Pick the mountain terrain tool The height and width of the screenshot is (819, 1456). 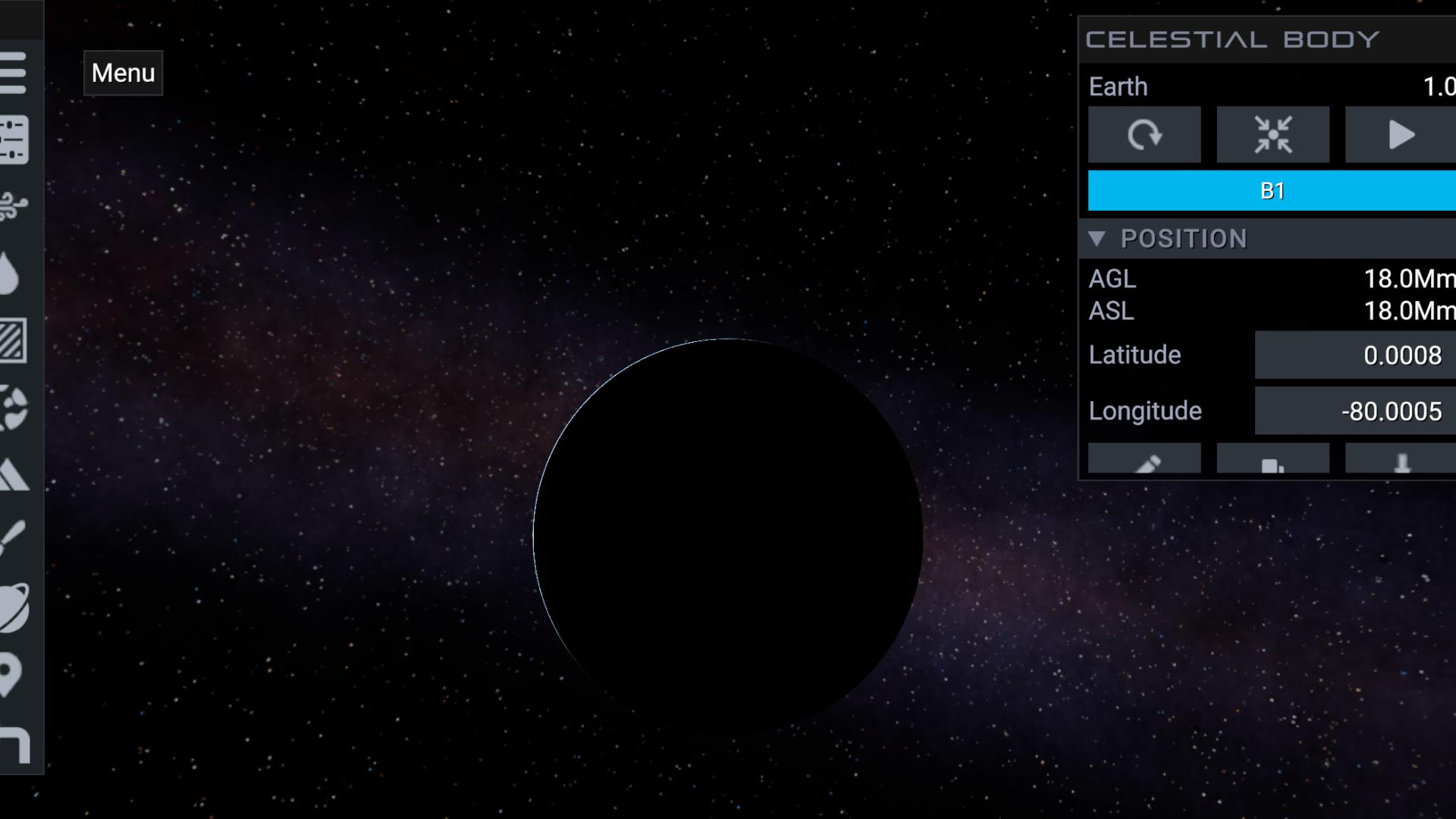14,475
